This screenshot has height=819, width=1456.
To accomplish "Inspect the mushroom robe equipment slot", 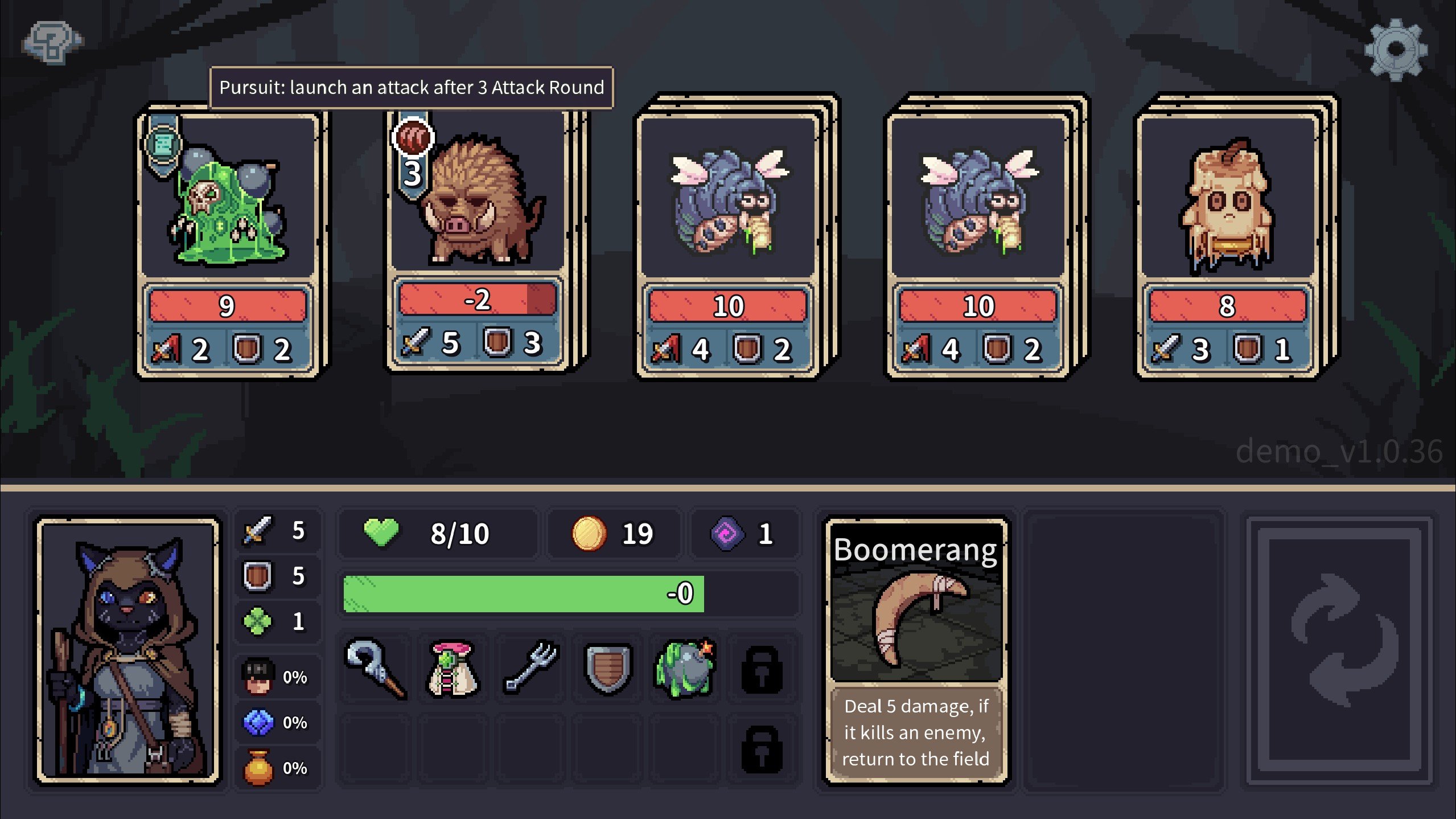I will point(452,668).
